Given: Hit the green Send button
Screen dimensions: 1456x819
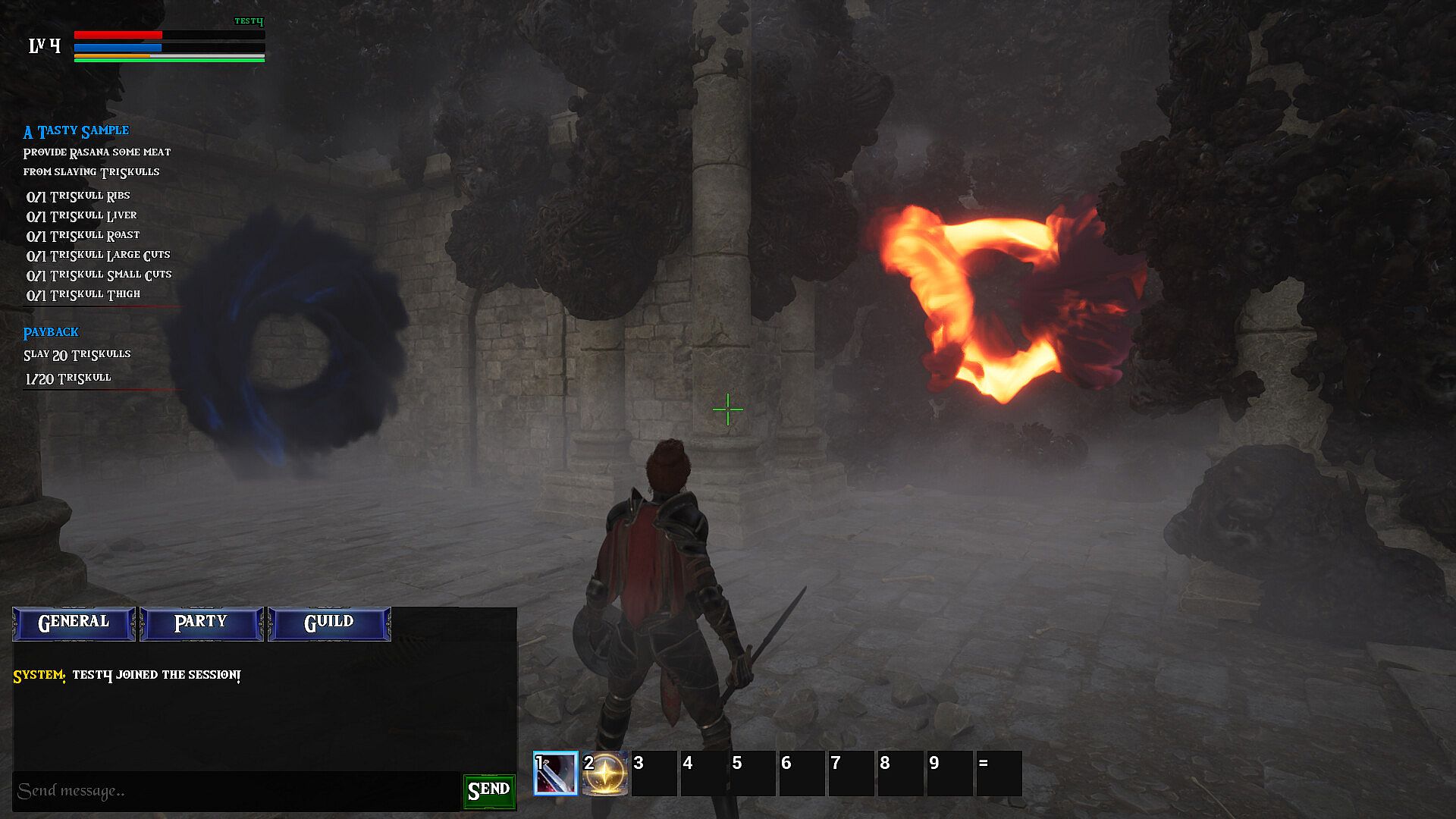Looking at the screenshot, I should [x=489, y=791].
